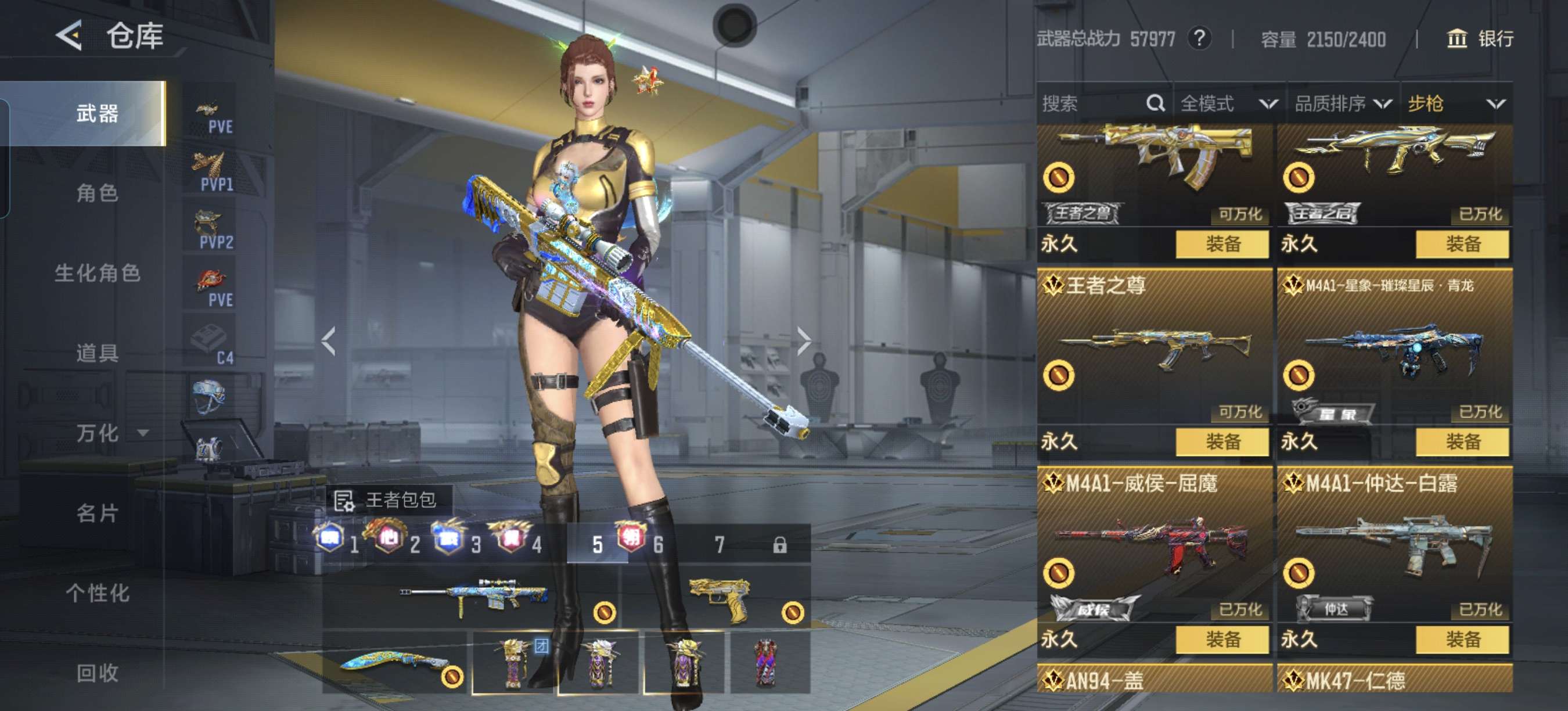Equip the 王者之尊 rifle
The height and width of the screenshot is (711, 1568).
(x=1222, y=441)
